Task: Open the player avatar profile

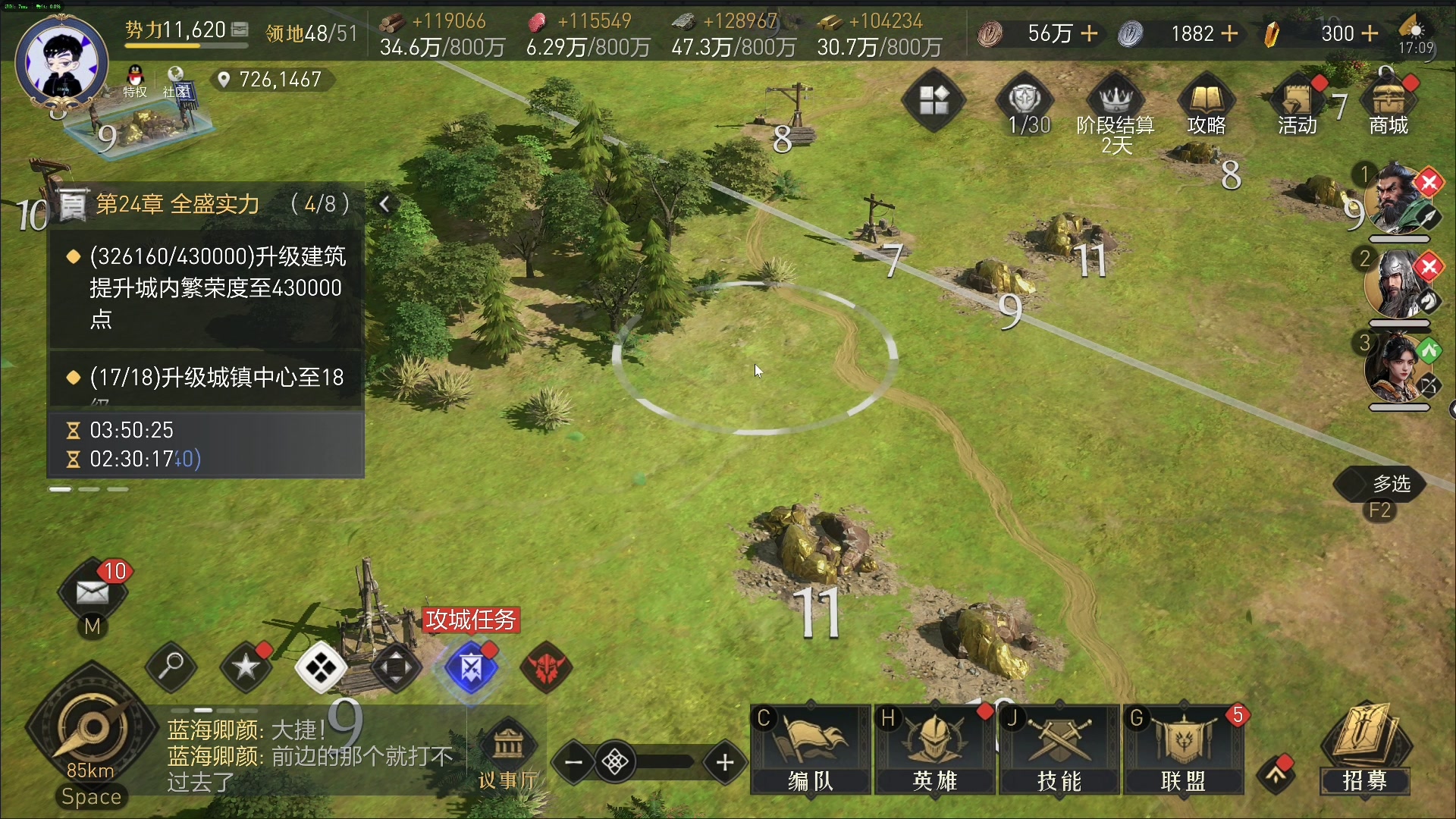Action: tap(62, 64)
